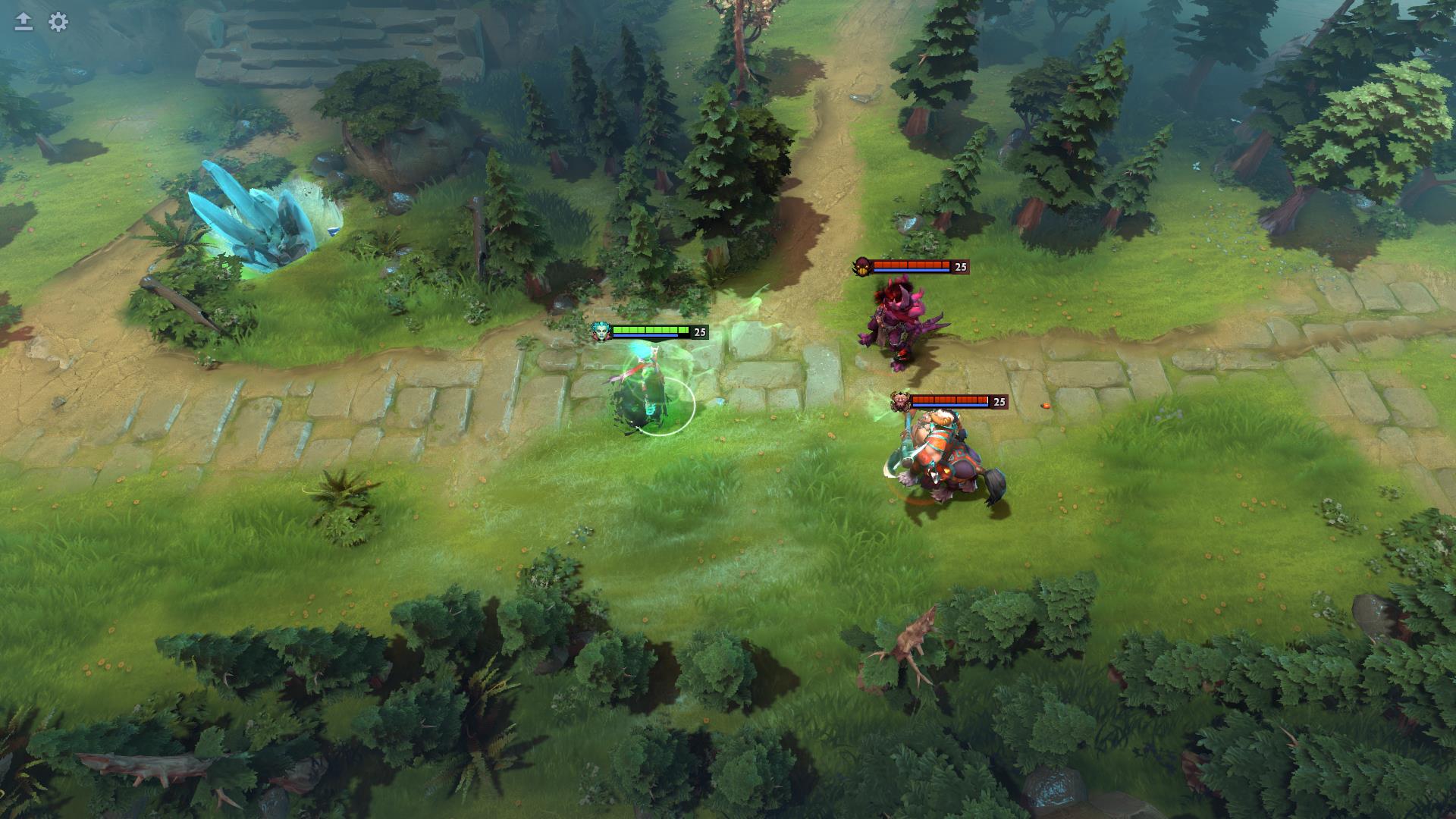Click Death Prophet's green health bar
This screenshot has height=819, width=1456.
pos(651,330)
